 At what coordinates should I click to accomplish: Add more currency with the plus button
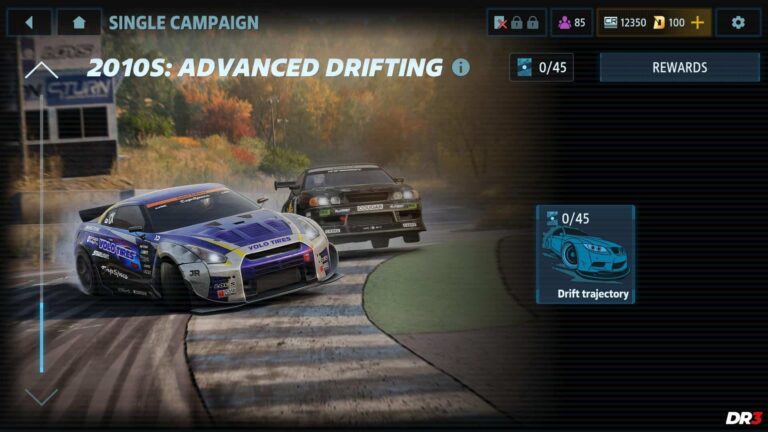pos(698,22)
